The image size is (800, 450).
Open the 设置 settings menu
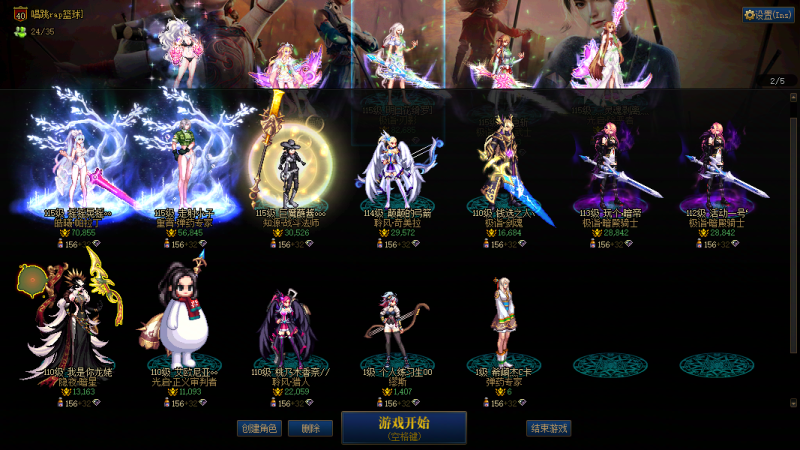pos(768,14)
